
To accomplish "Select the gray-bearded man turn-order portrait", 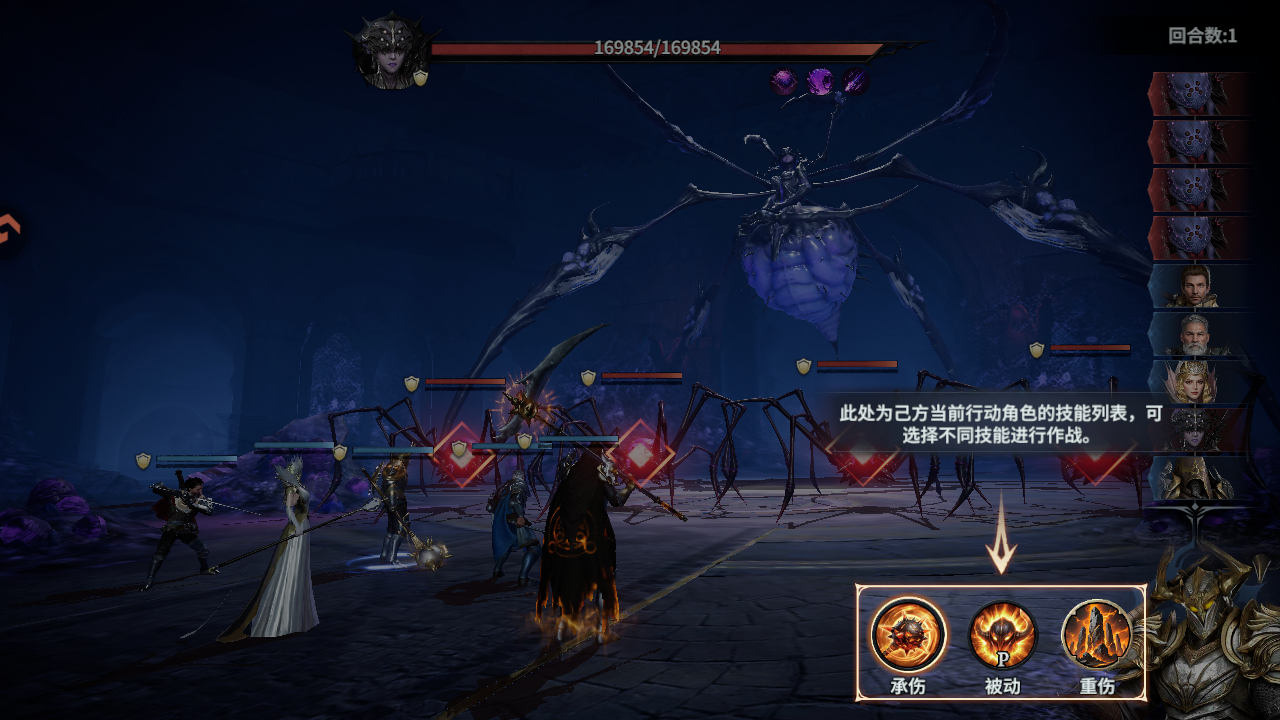I will click(1196, 334).
